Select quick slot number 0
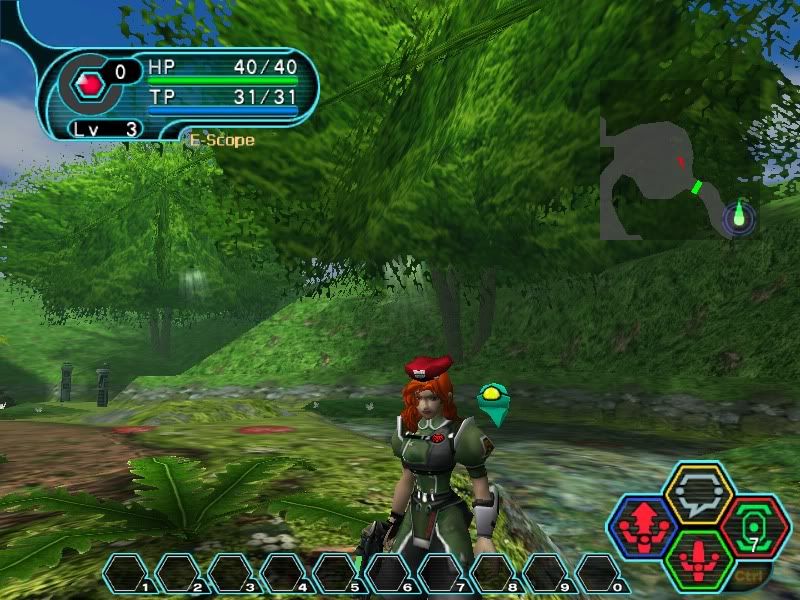Screen dimensions: 800x600 [x=597, y=573]
